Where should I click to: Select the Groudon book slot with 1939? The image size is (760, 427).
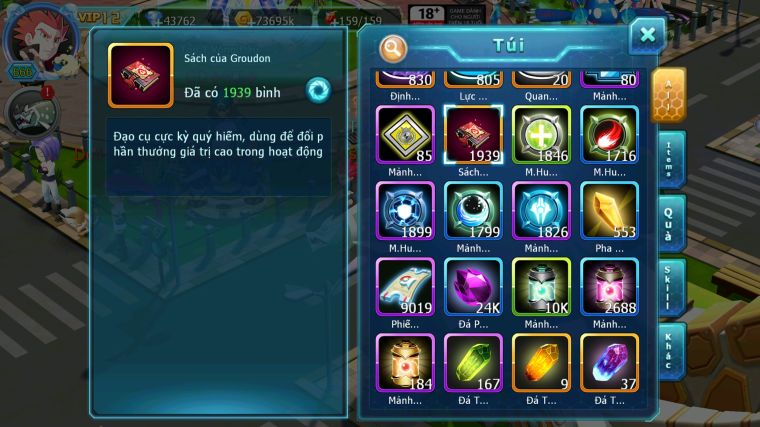473,135
